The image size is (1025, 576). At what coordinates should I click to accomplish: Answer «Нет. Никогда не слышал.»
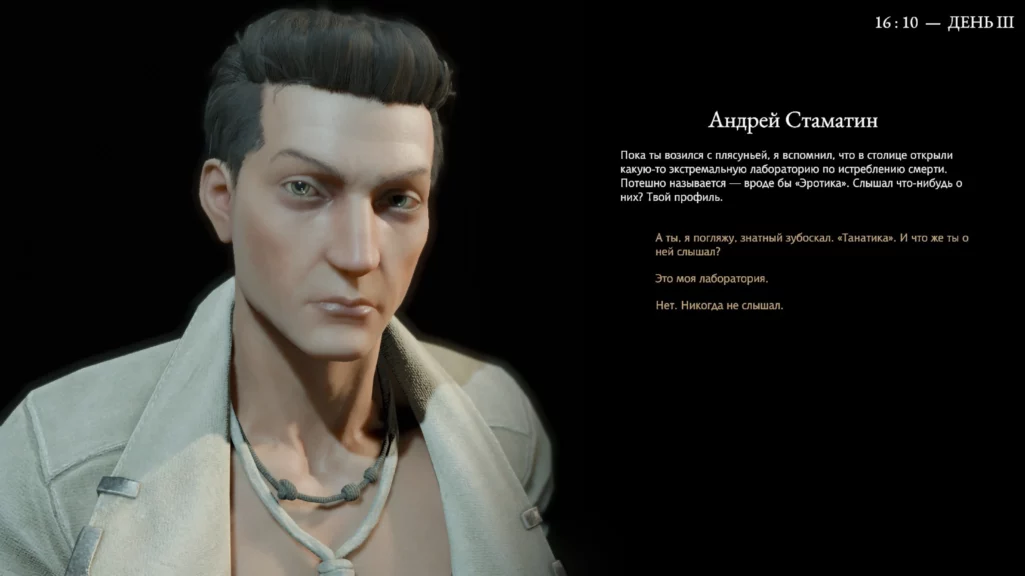point(719,305)
